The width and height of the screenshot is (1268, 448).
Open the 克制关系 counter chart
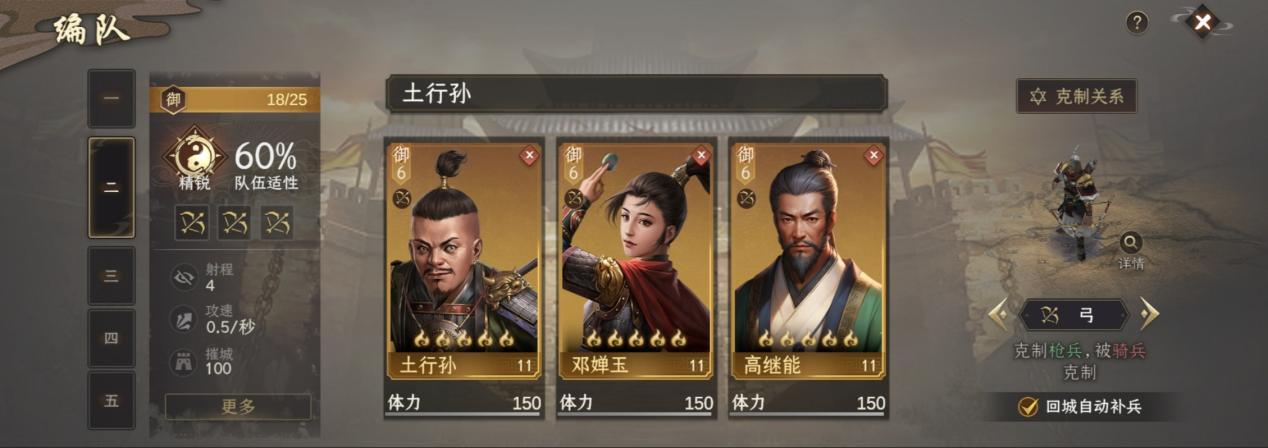click(x=1076, y=96)
